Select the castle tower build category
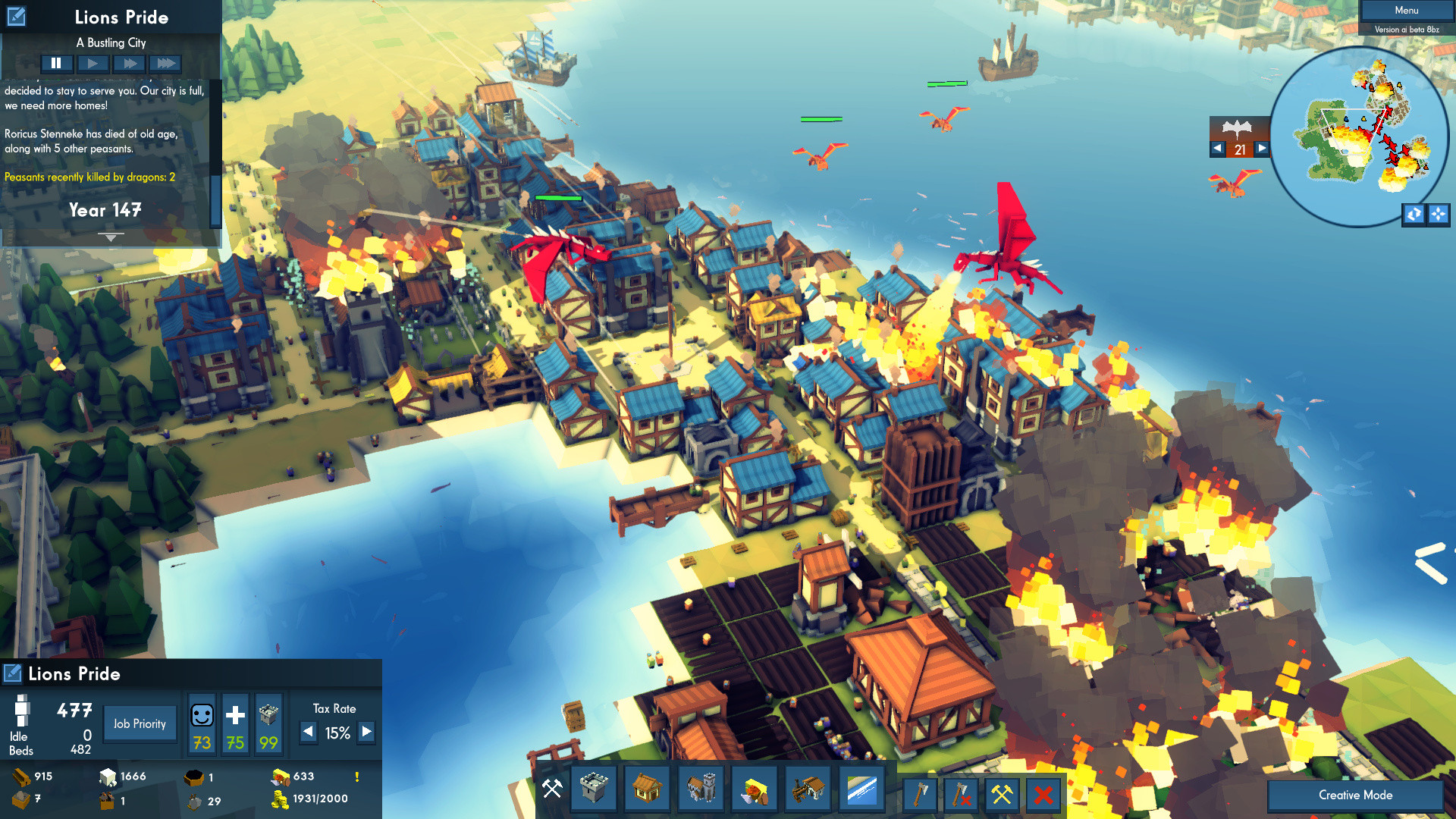 click(x=594, y=789)
